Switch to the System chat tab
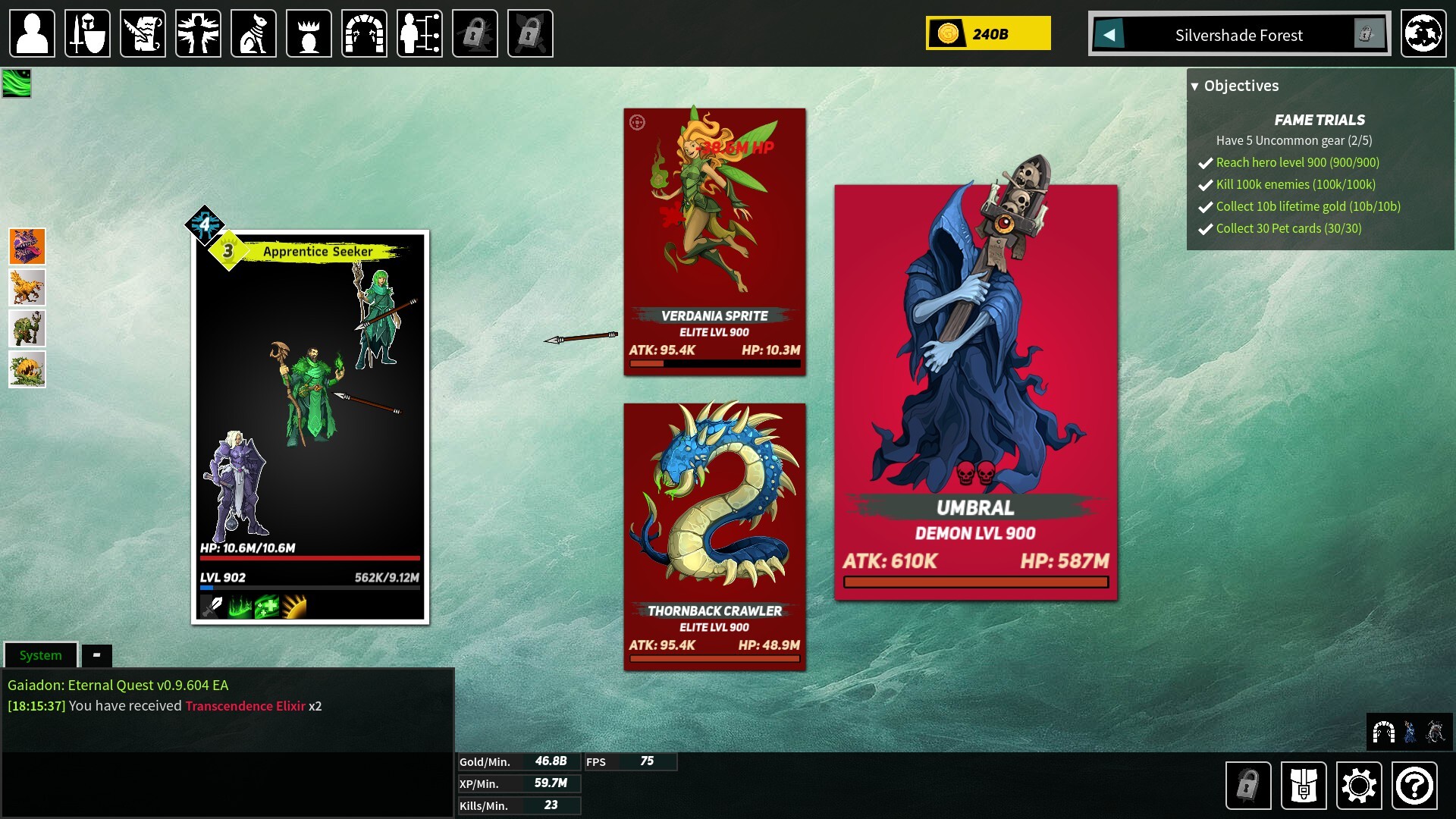The width and height of the screenshot is (1456, 819). (41, 655)
